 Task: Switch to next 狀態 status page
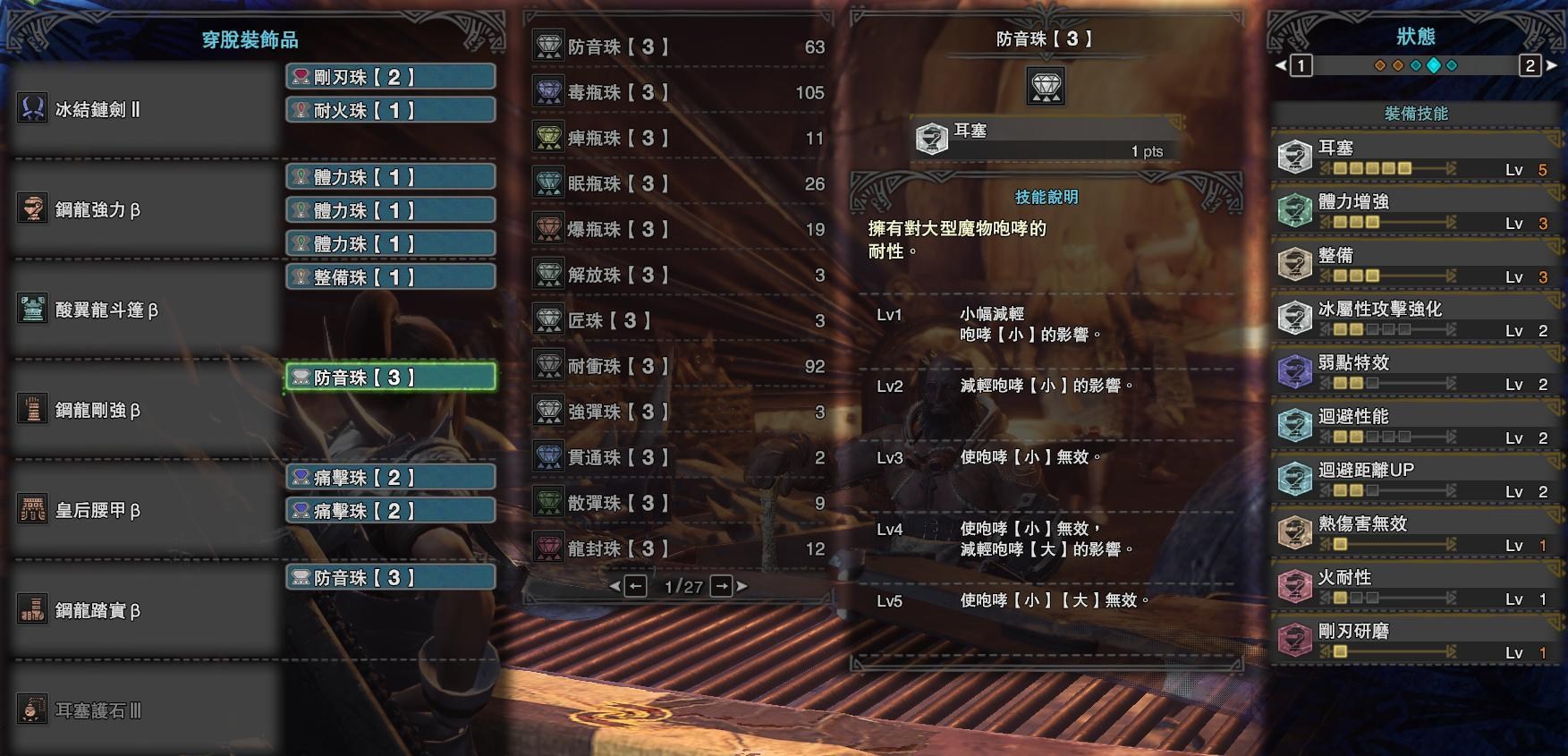click(1530, 65)
